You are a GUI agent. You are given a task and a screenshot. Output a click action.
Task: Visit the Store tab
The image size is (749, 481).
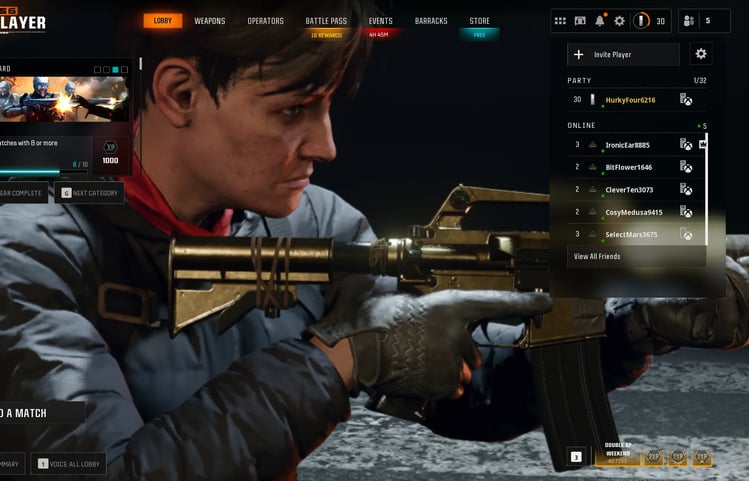coord(480,21)
